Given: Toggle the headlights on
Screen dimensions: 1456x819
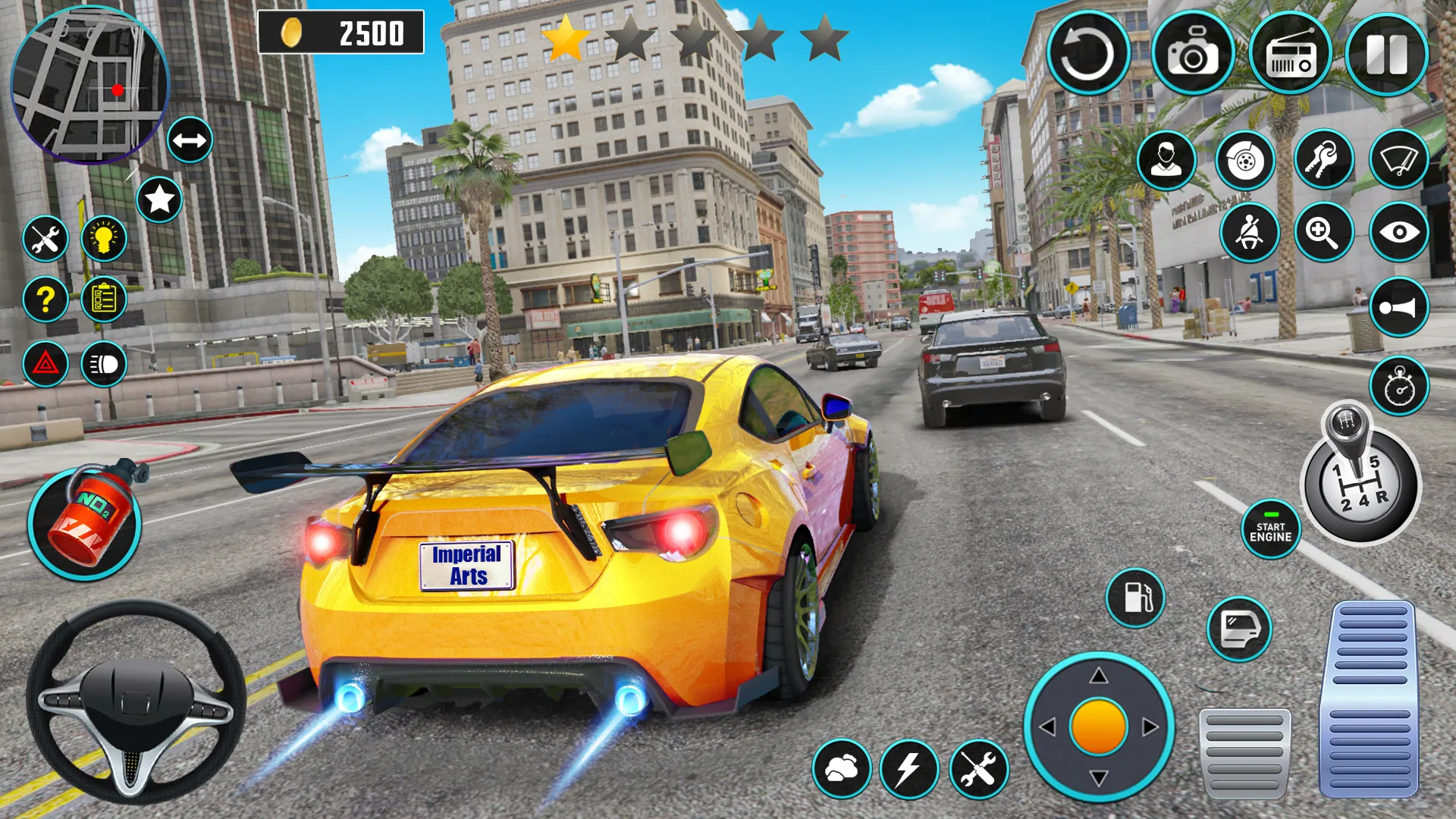Looking at the screenshot, I should tap(106, 364).
